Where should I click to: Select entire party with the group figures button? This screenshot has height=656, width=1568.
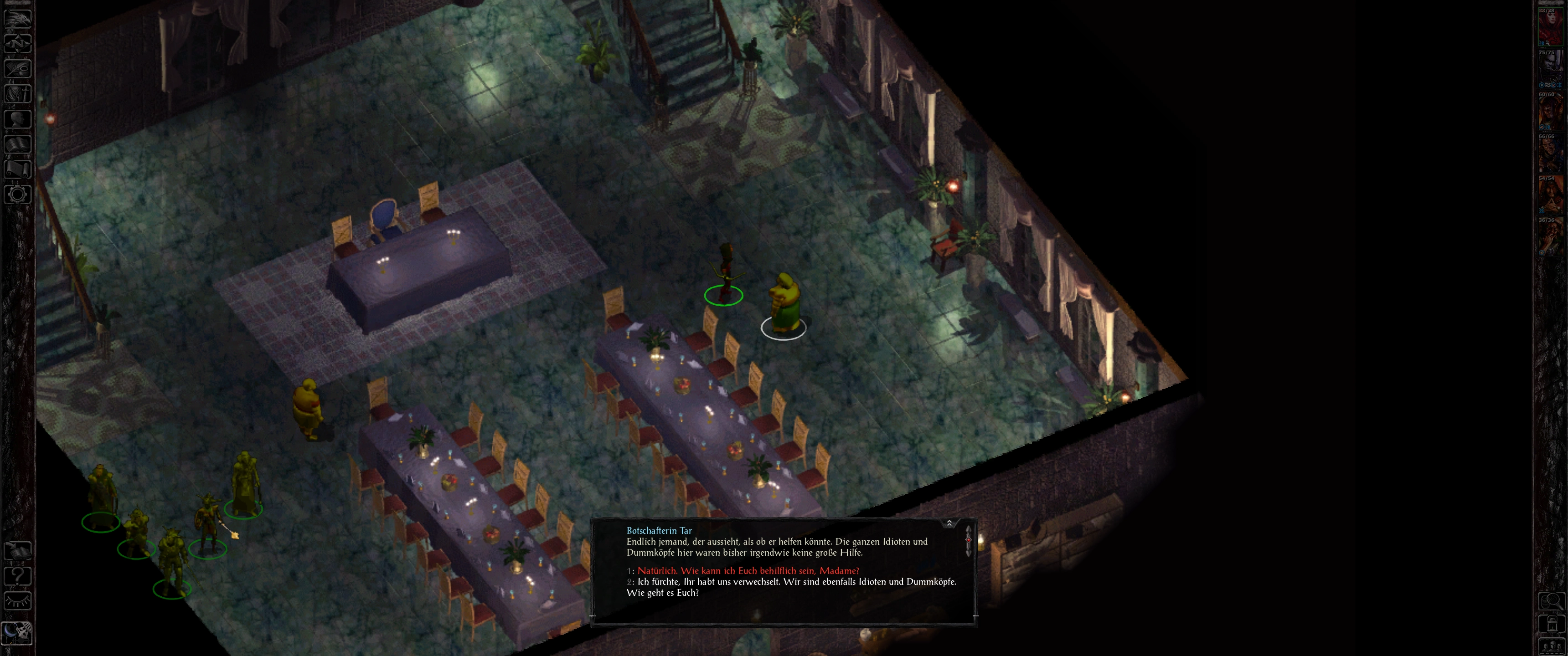pyautogui.click(x=1552, y=646)
